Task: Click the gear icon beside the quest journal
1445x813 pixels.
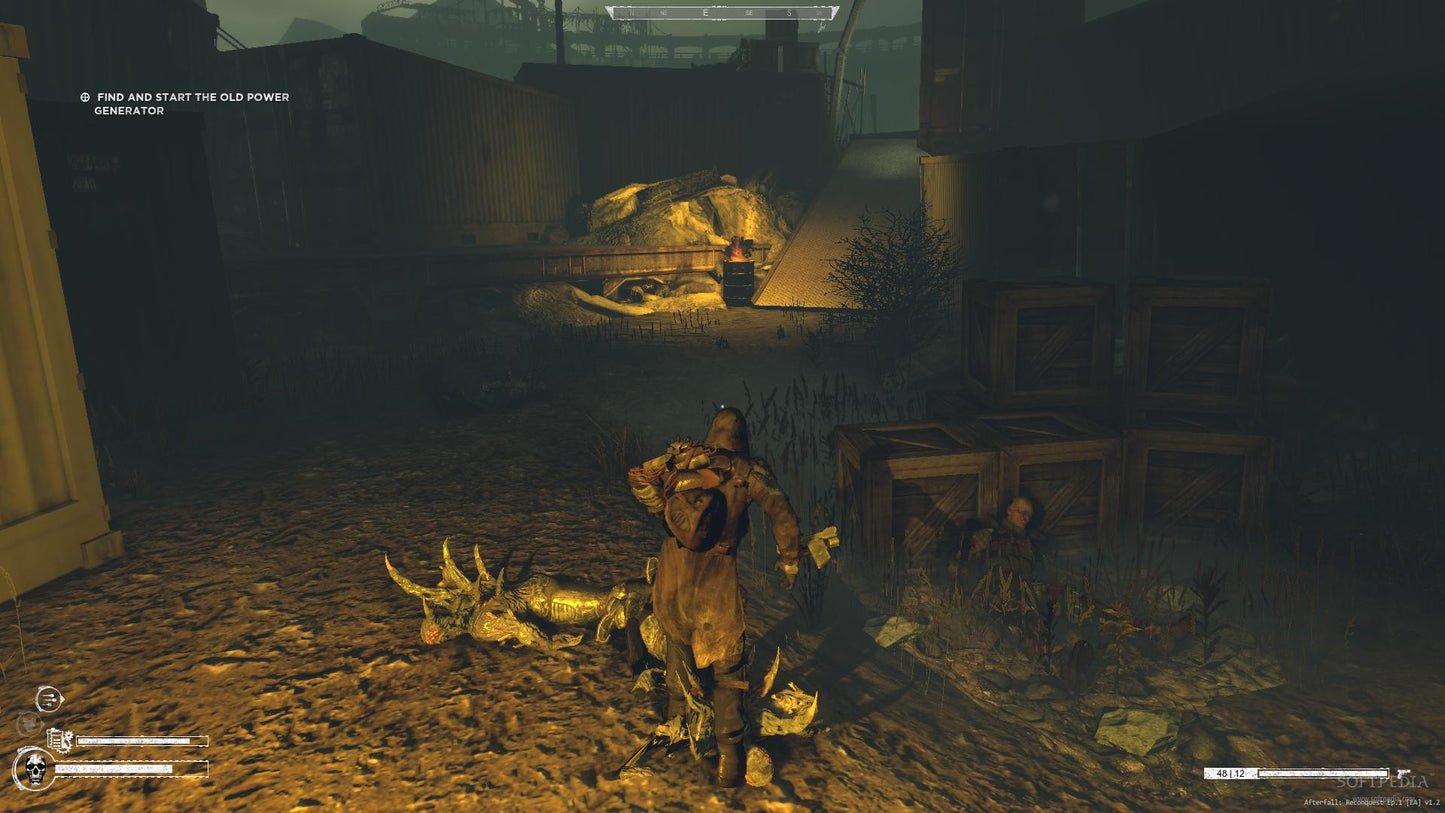Action: click(68, 738)
